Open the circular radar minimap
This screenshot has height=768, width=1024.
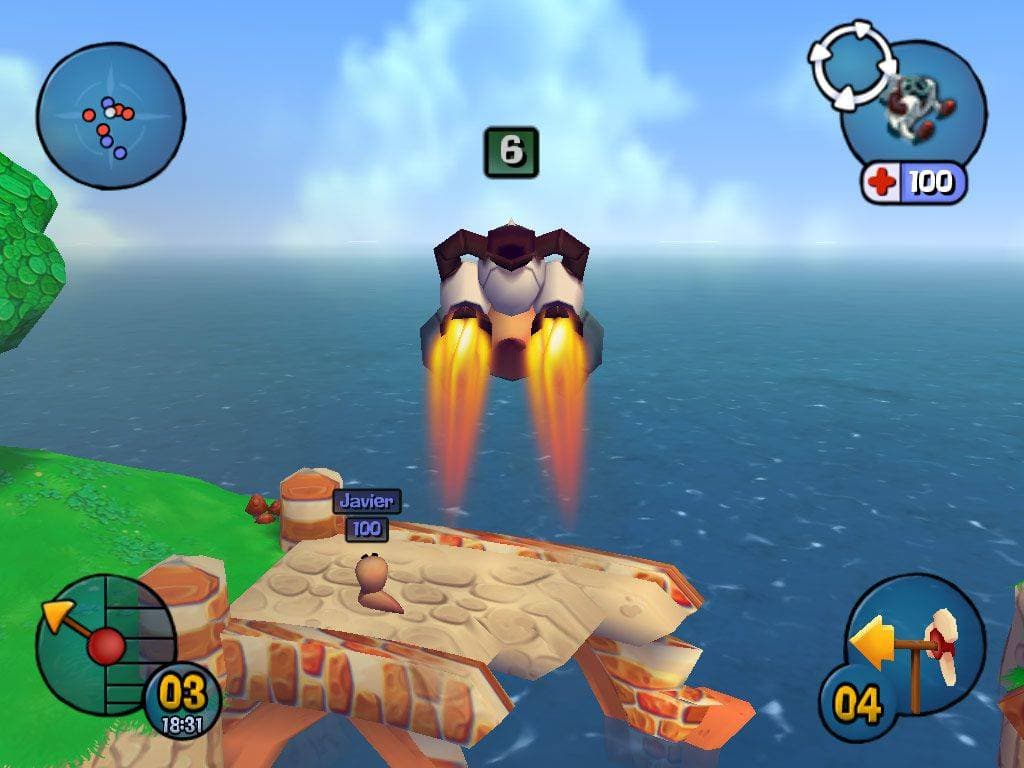(x=110, y=116)
